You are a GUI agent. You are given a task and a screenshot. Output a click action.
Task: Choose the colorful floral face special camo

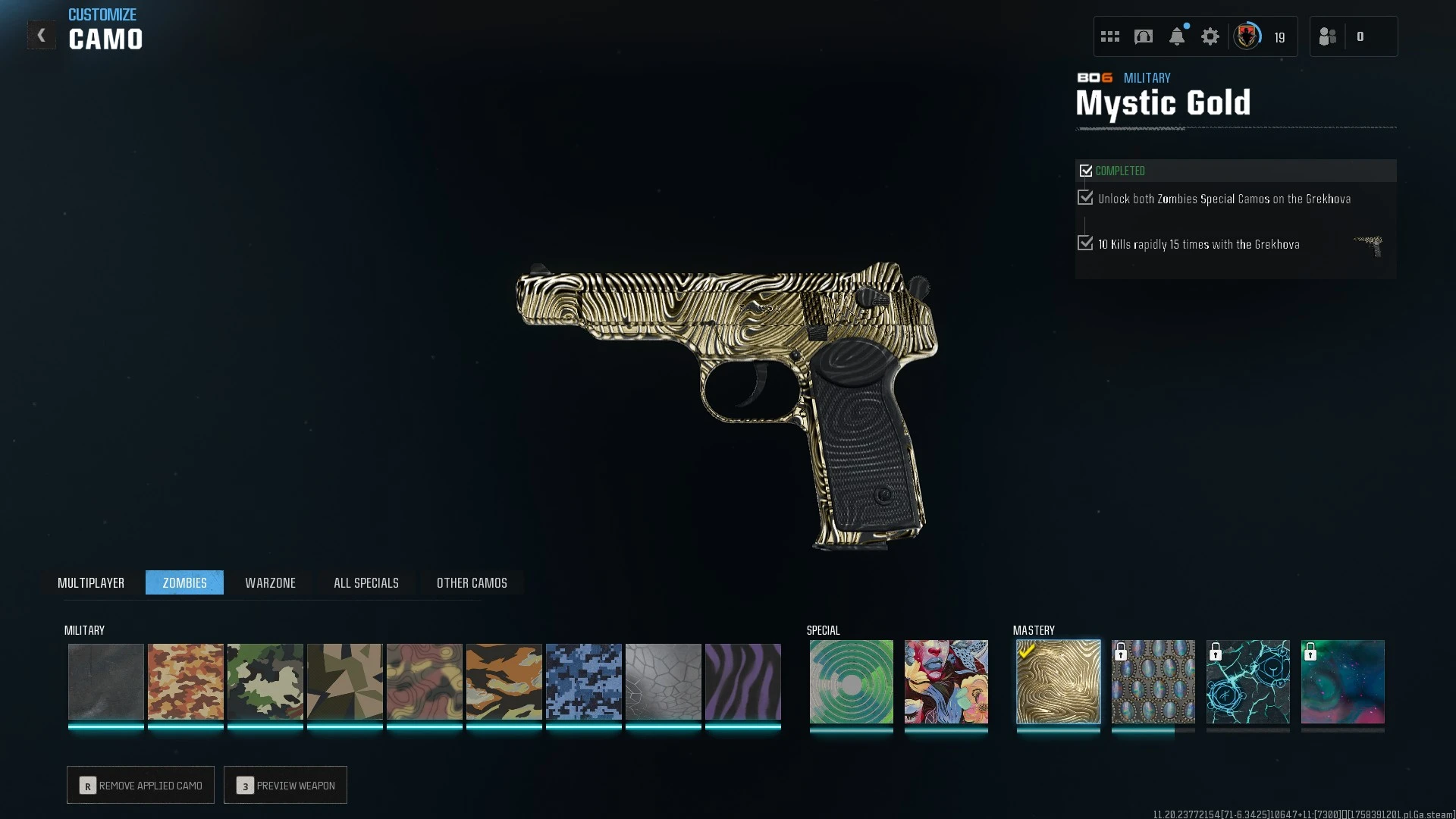946,681
